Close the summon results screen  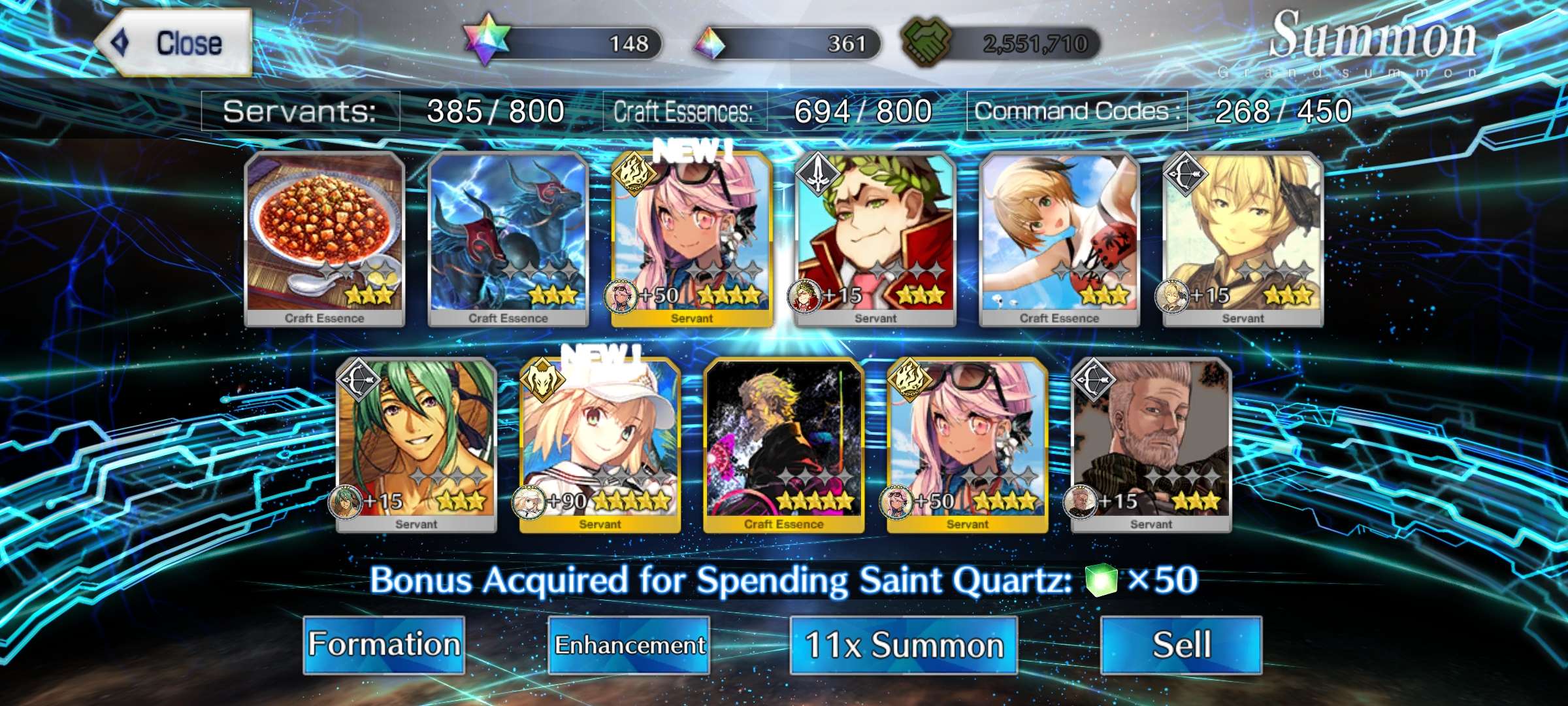pyautogui.click(x=174, y=43)
